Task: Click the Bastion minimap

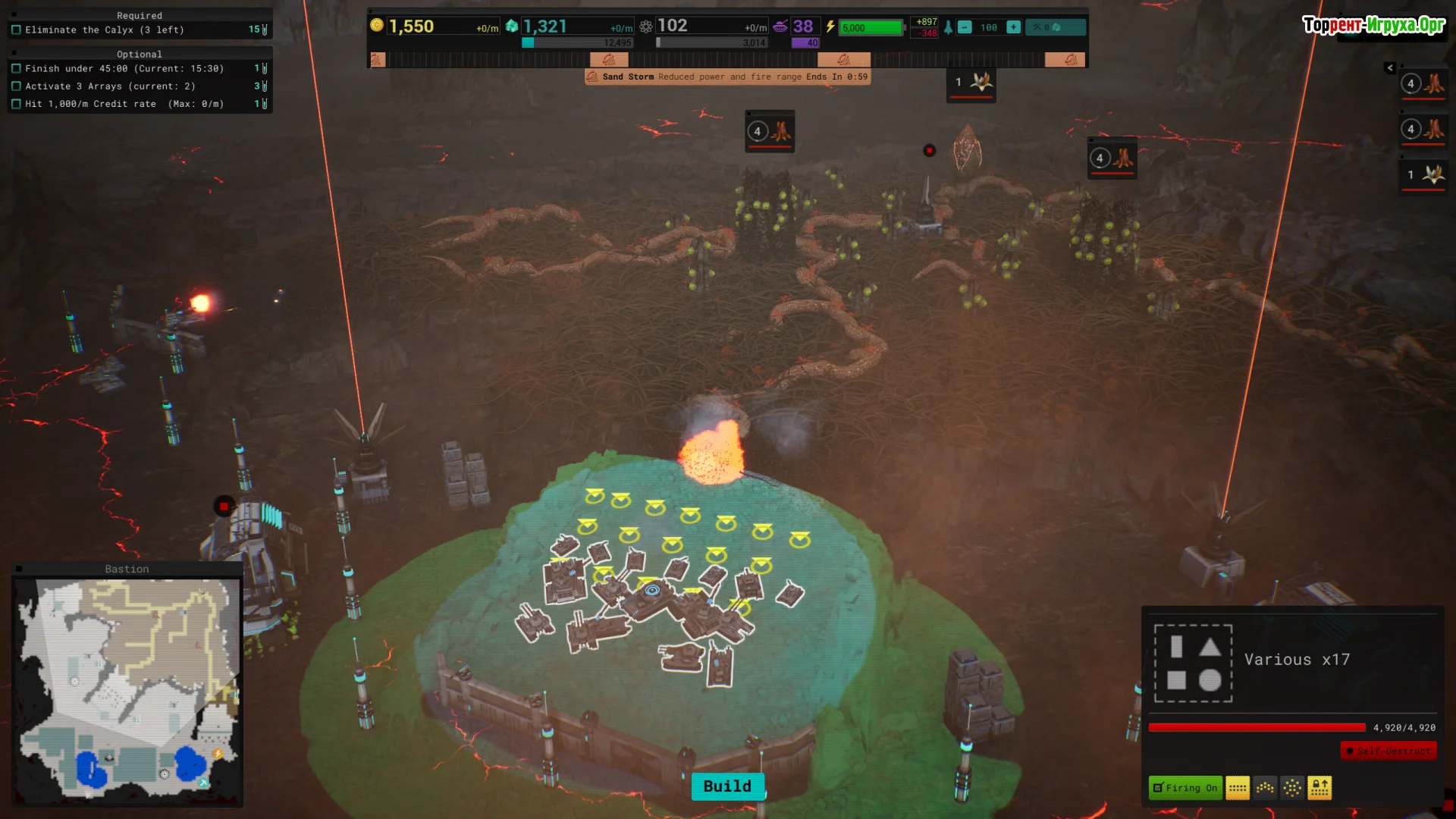Action: tap(127, 690)
